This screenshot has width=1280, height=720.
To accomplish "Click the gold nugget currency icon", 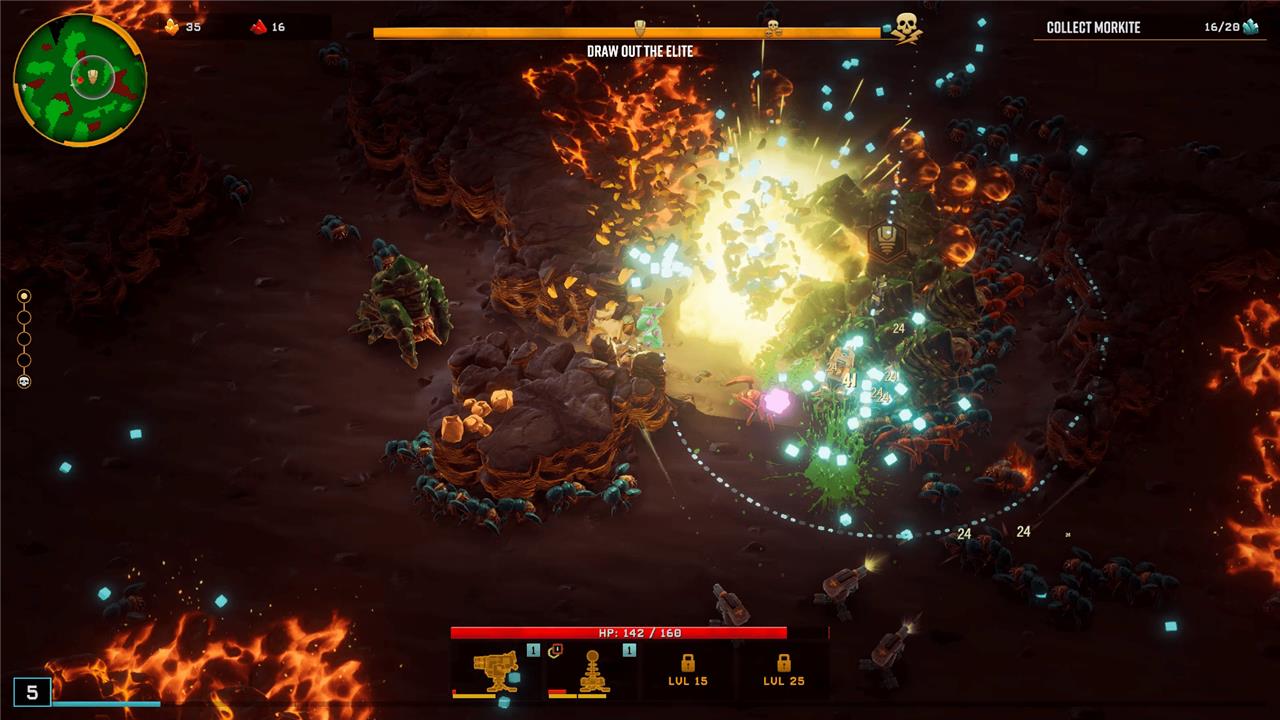I will pos(172,27).
